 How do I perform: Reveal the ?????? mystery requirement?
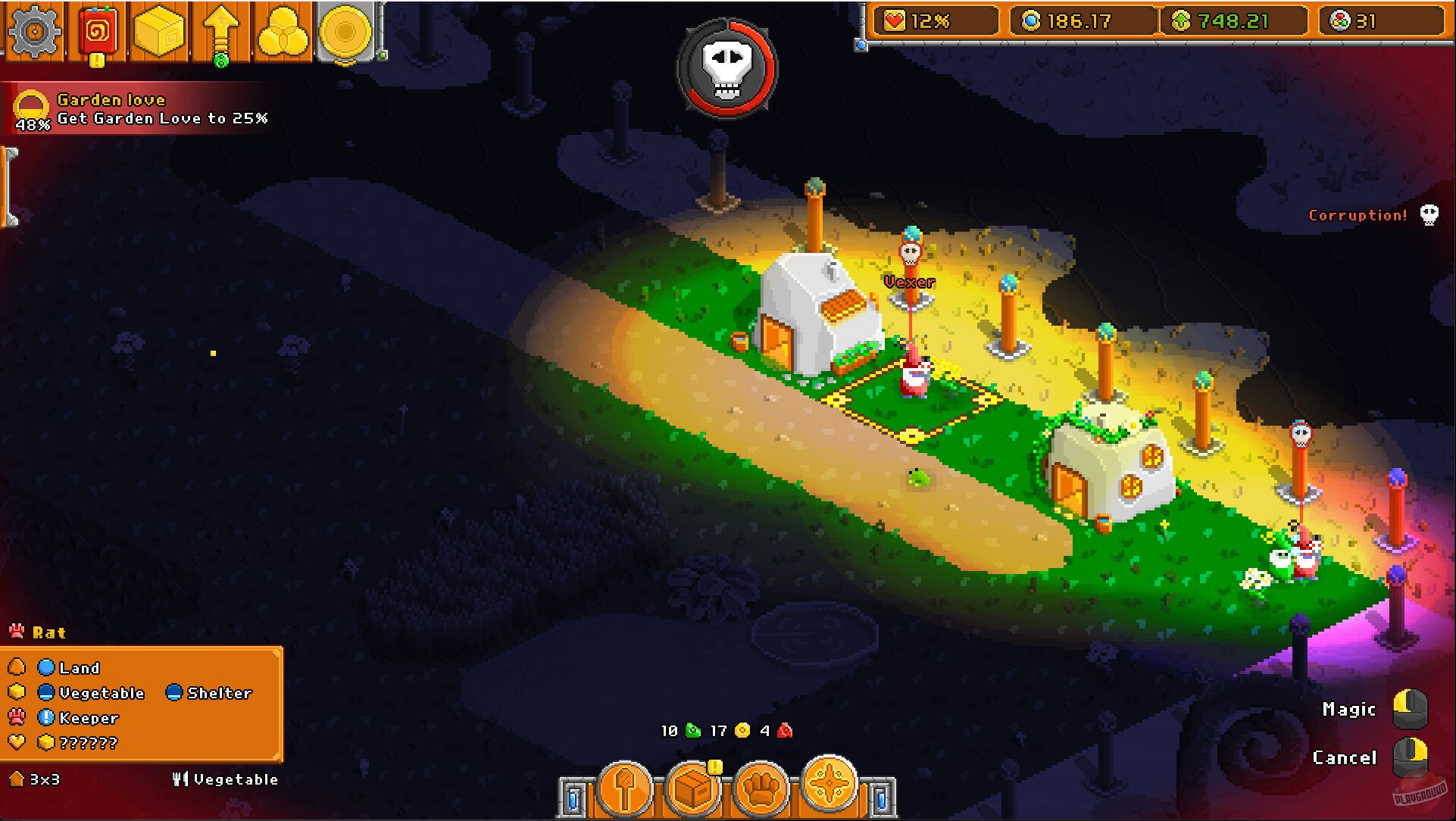coord(91,743)
